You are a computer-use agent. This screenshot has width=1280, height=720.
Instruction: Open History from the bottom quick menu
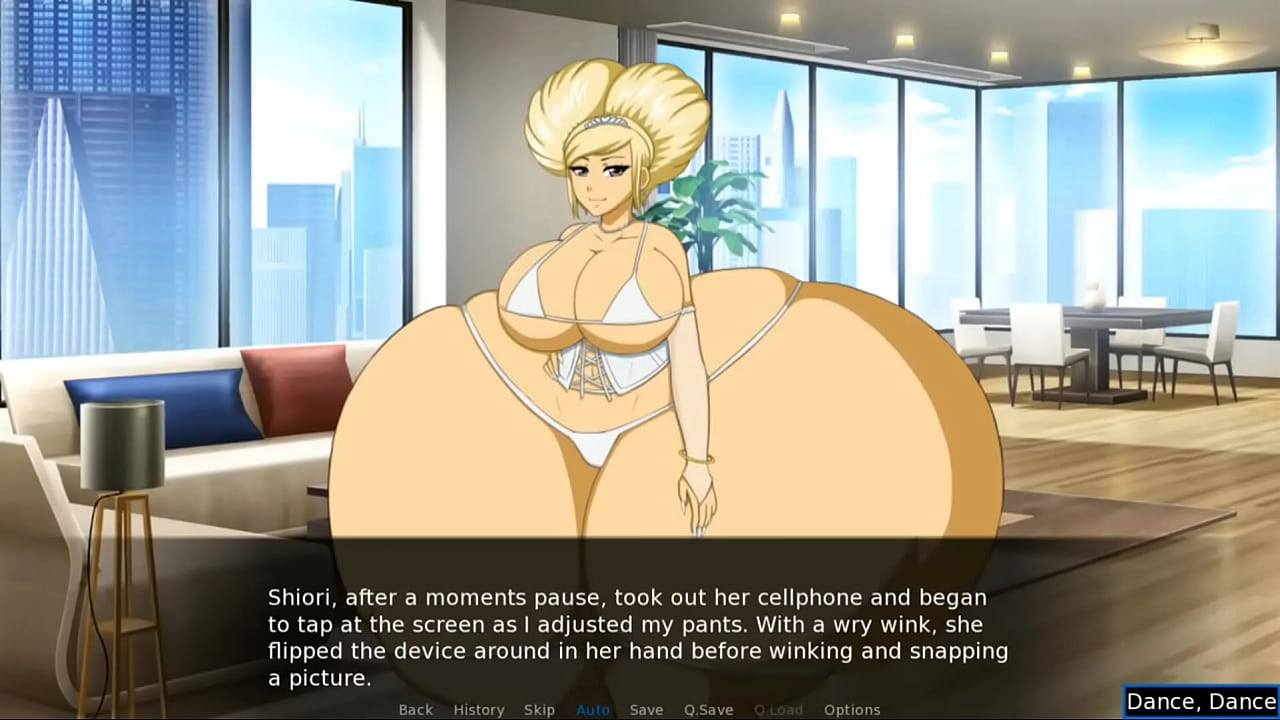(479, 709)
